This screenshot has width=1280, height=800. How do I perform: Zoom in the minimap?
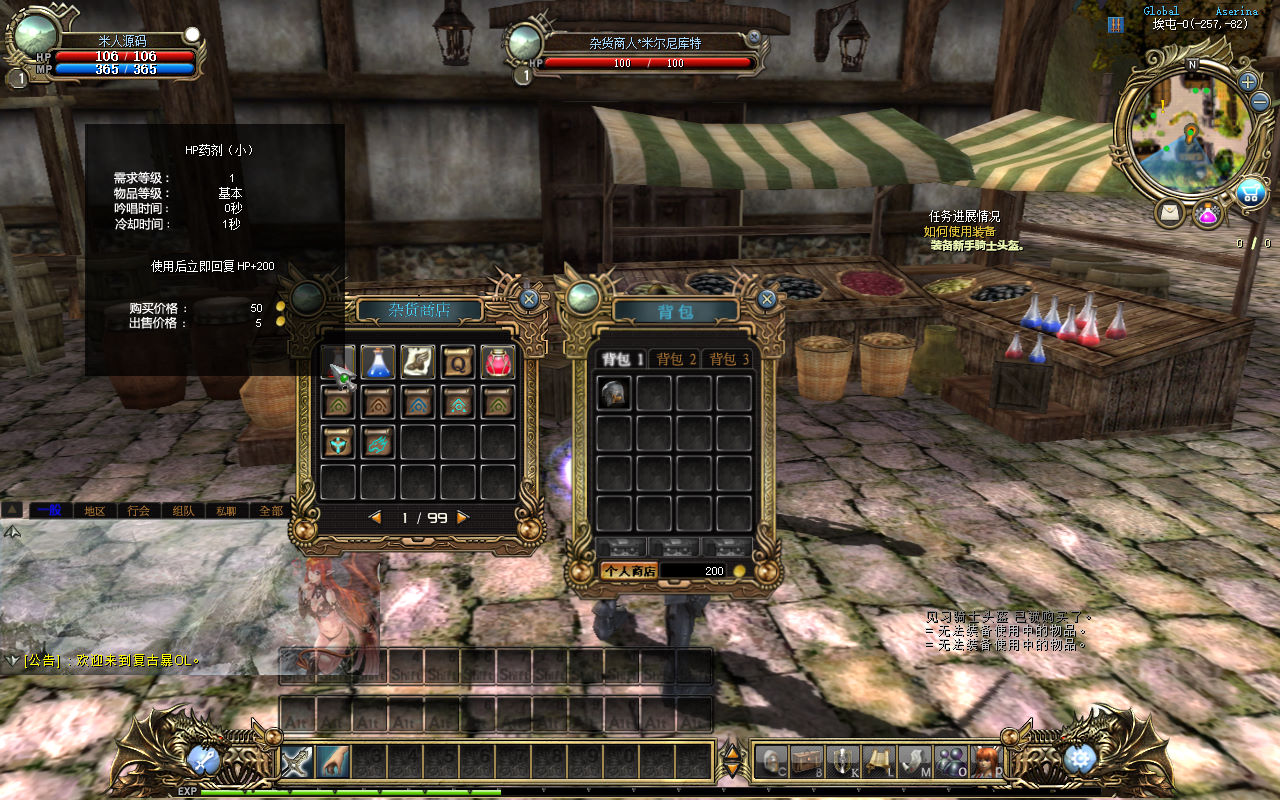click(1248, 82)
